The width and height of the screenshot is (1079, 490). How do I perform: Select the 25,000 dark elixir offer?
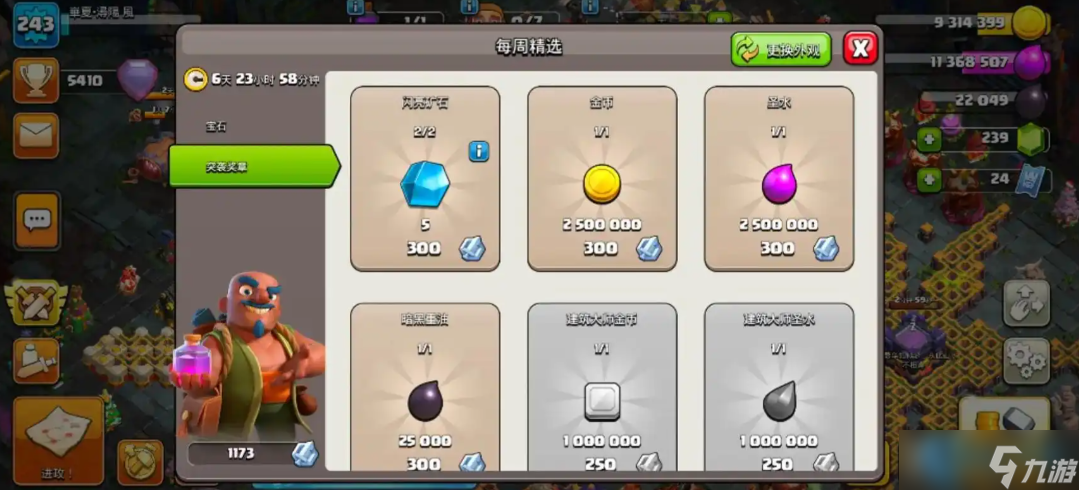click(x=425, y=390)
